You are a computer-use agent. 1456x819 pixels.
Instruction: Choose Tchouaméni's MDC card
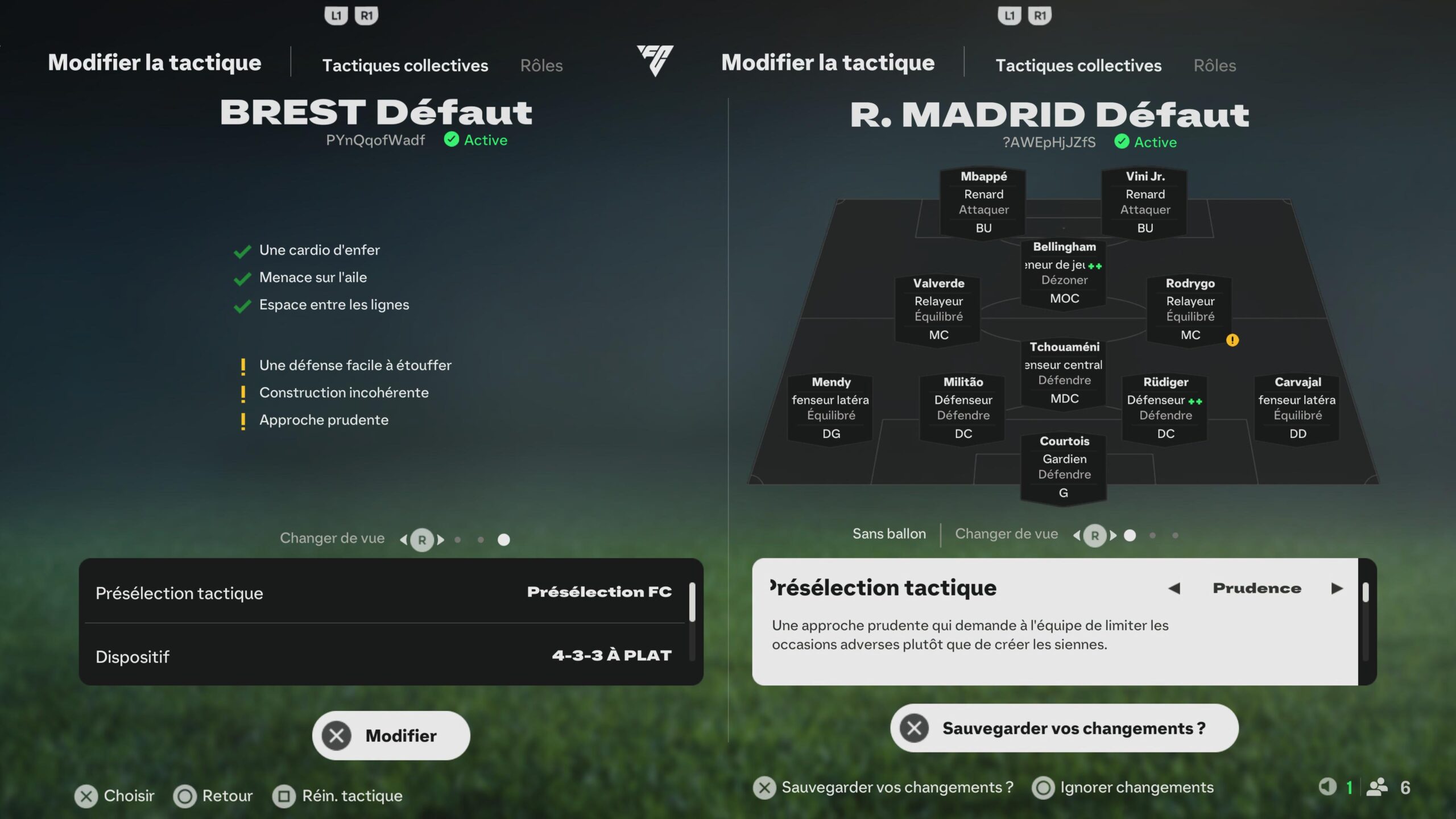pyautogui.click(x=1064, y=373)
